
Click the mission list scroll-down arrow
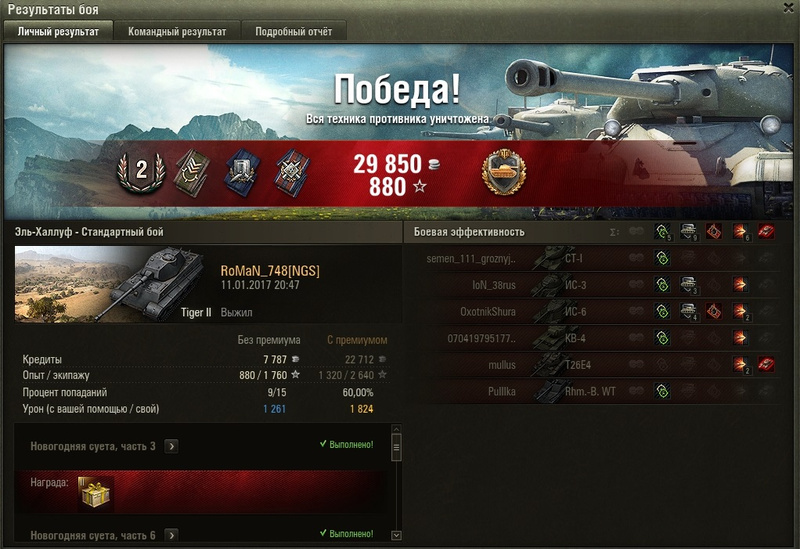[396, 536]
